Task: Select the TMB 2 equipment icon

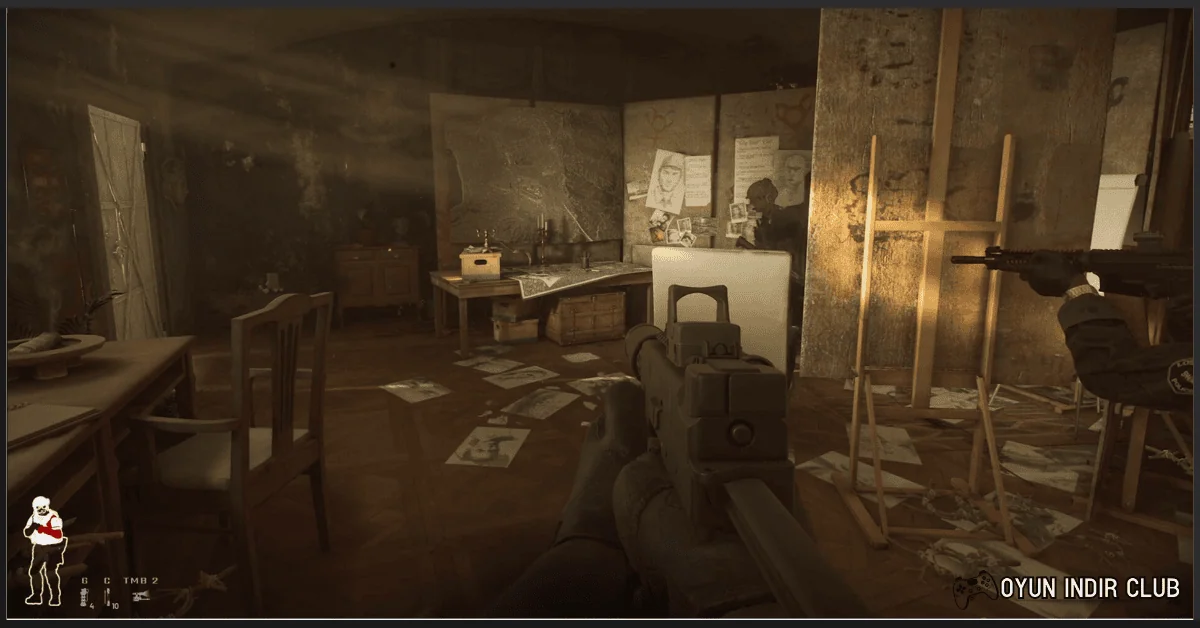Action: click(x=141, y=597)
